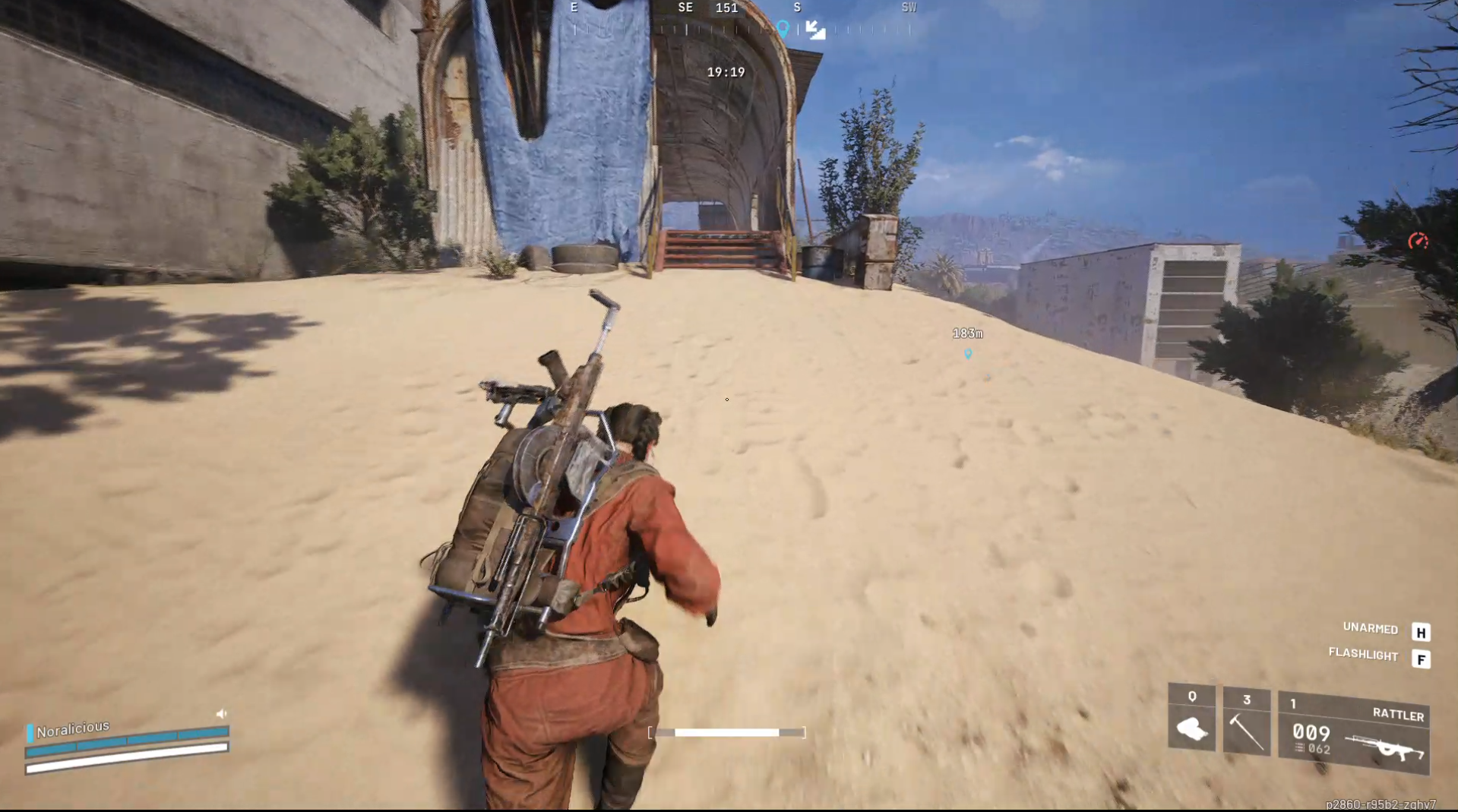Select the S marker on compass bar
Image resolution: width=1458 pixels, height=812 pixels.
pyautogui.click(x=795, y=8)
